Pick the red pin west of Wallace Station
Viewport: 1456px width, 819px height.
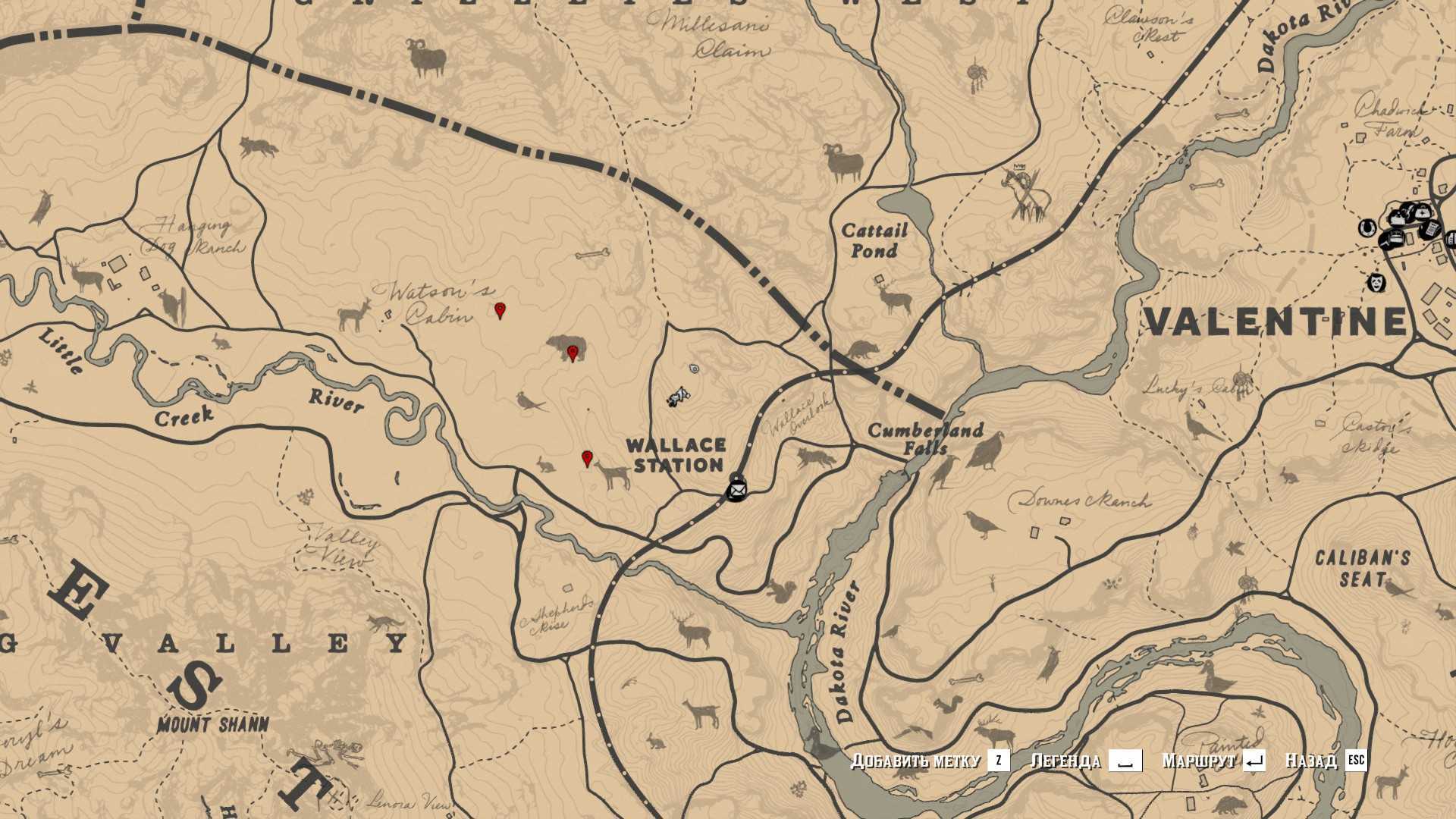586,458
